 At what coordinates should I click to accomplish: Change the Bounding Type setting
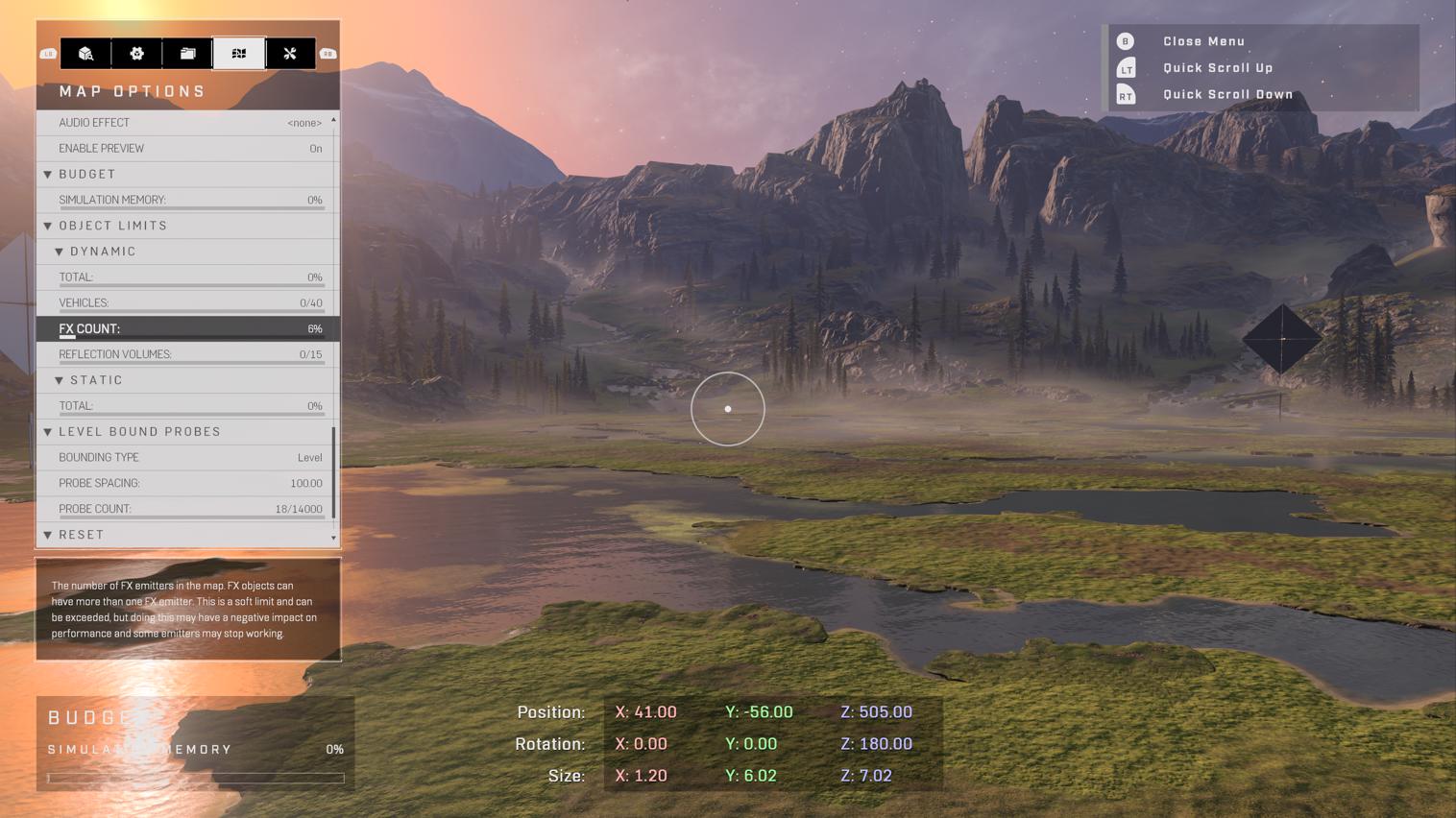[189, 458]
